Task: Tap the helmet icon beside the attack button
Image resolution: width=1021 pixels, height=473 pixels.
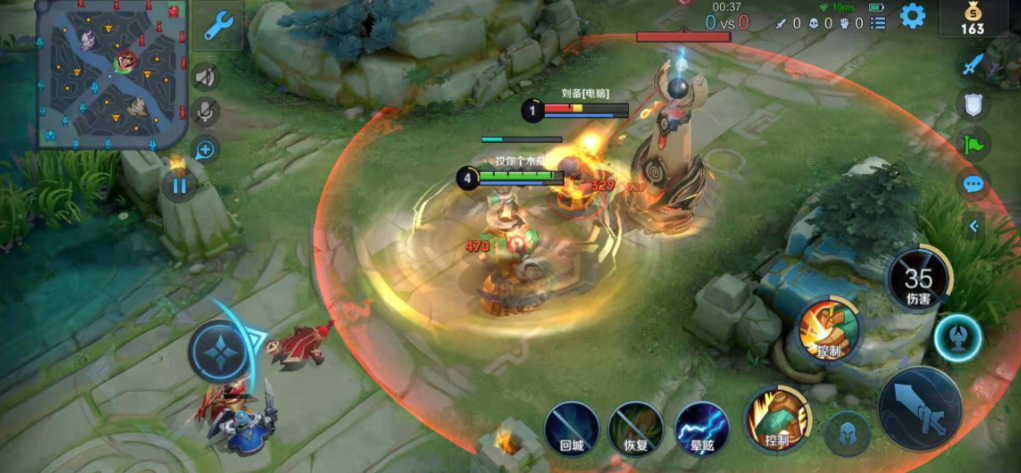Action: [848, 433]
